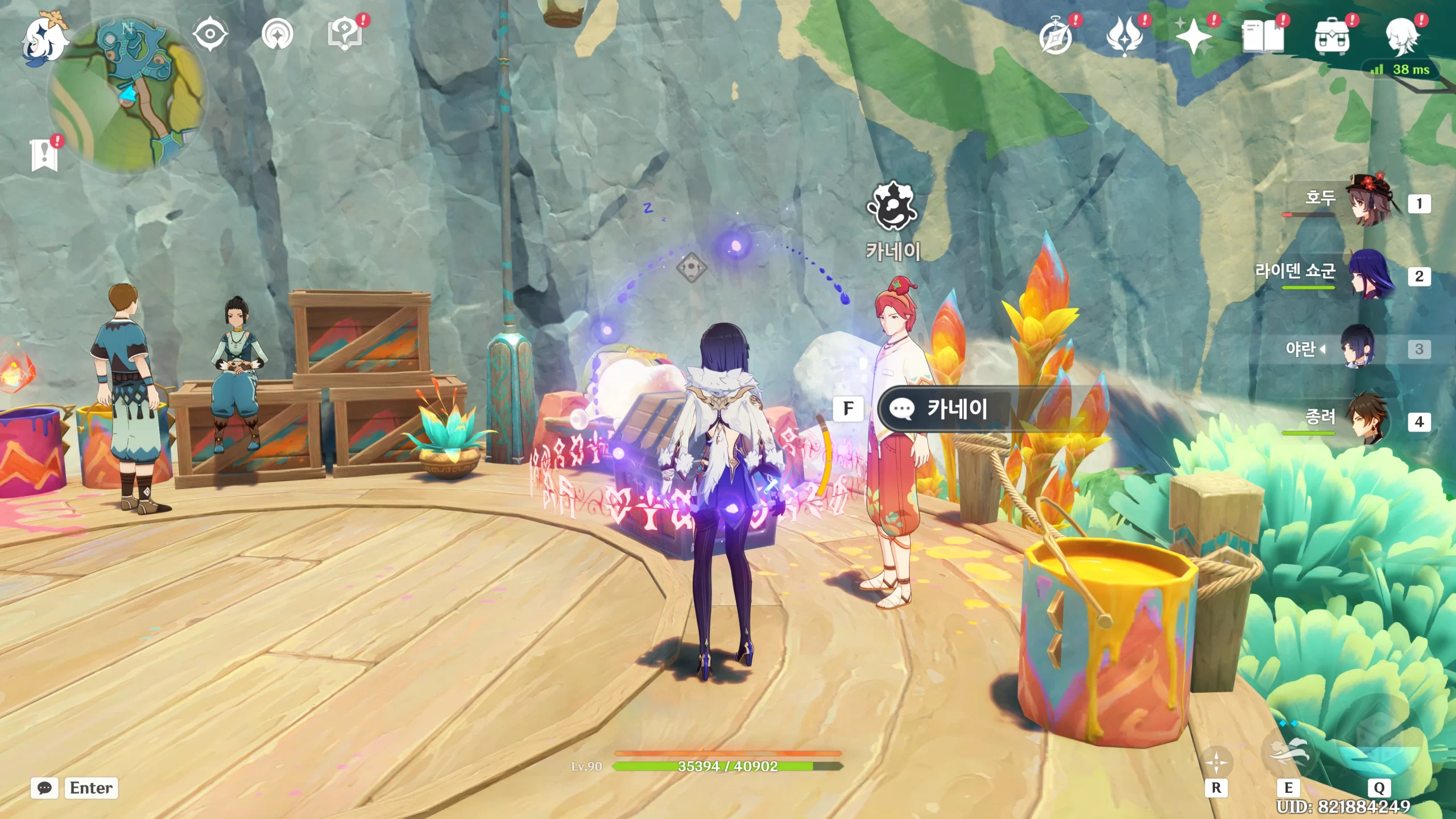The image size is (1456, 819).
Task: Toggle the eye-shaped sight icon
Action: [210, 34]
